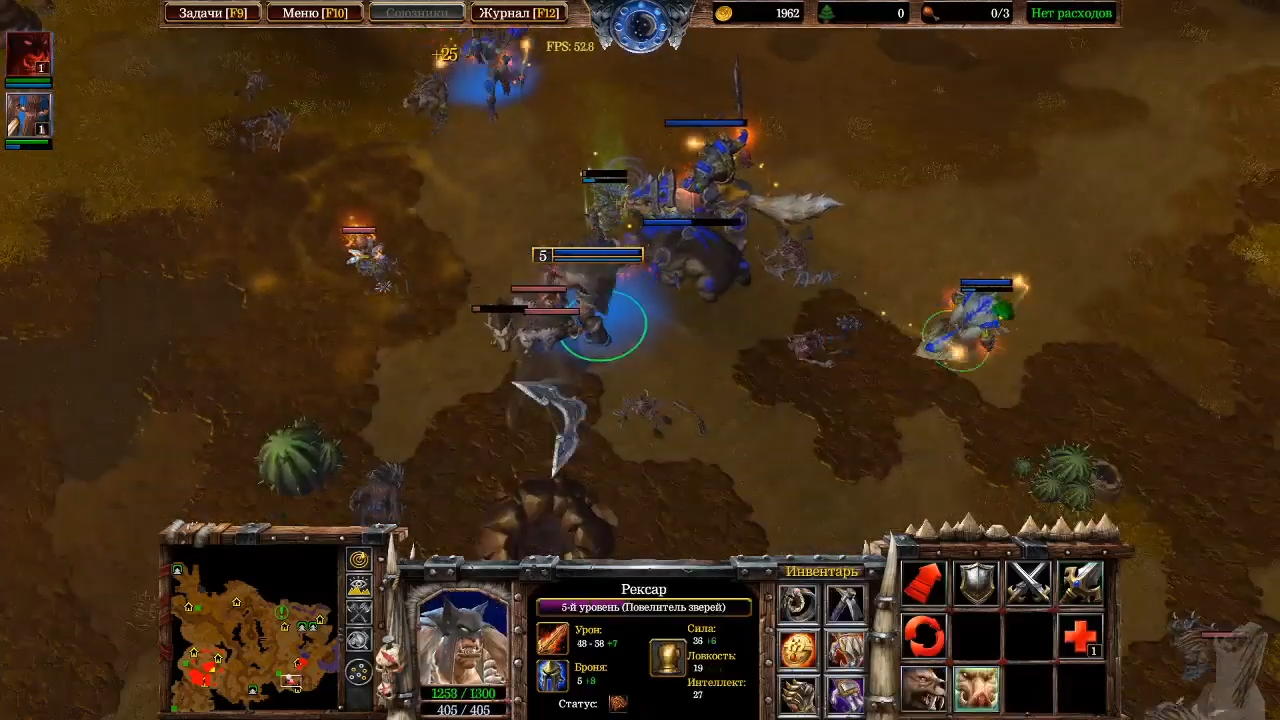Toggle ally color mode crossed-axes button
This screenshot has width=1280, height=720.
click(x=359, y=613)
